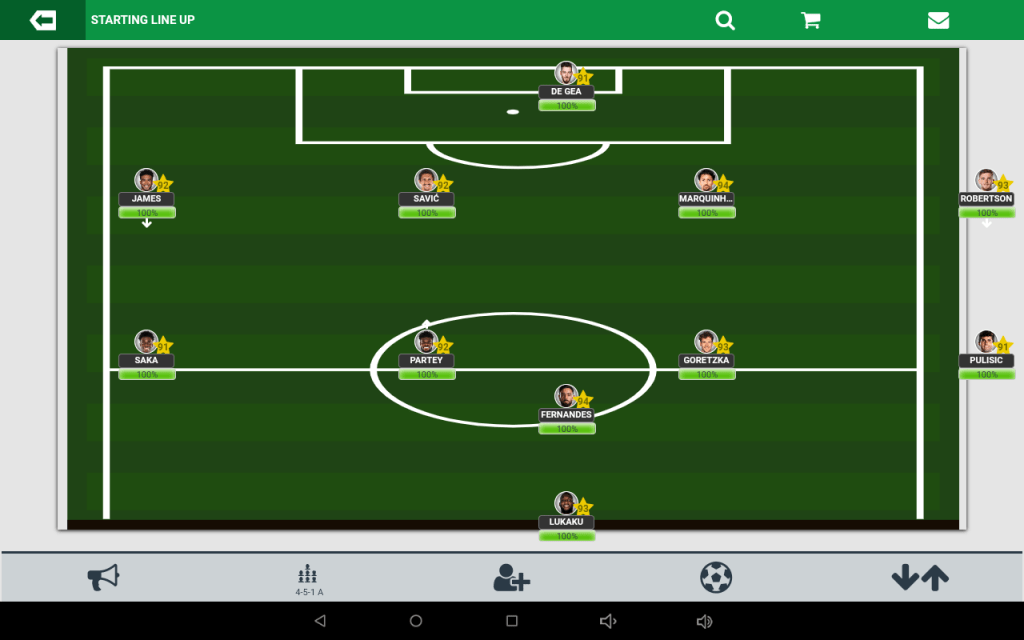Select winger Pulisic

(x=987, y=345)
